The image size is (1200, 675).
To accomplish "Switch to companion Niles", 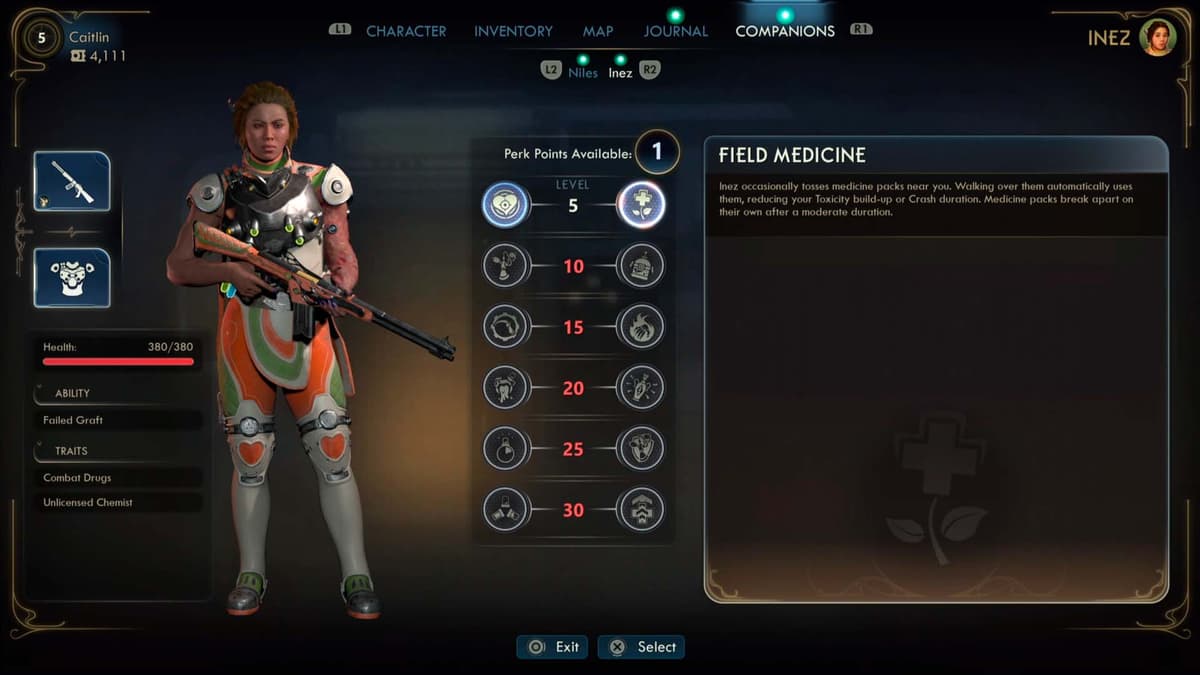I will (x=582, y=72).
